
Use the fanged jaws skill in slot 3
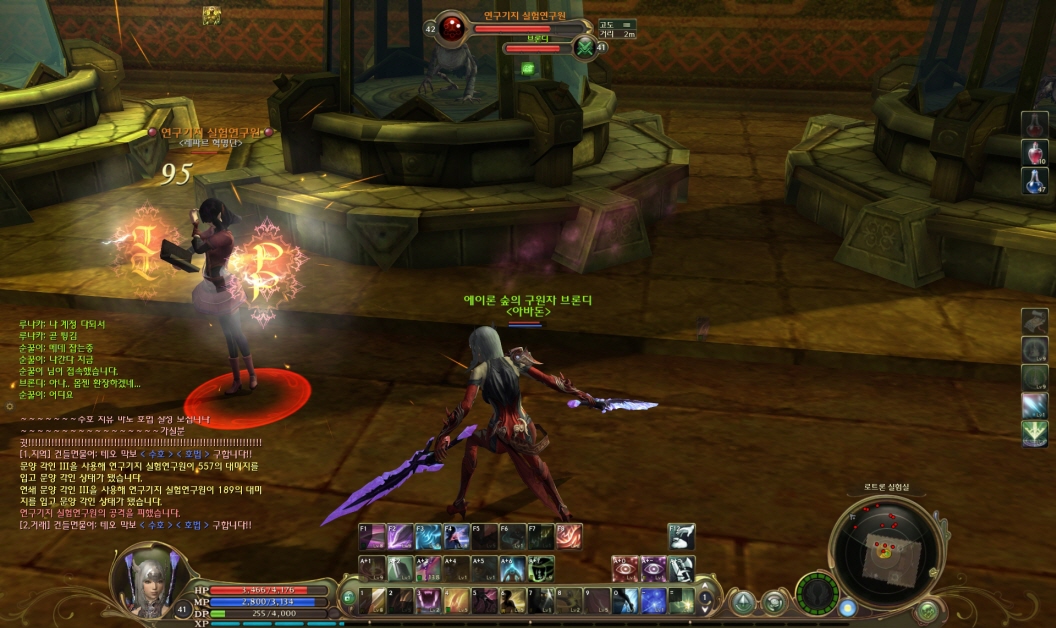(x=428, y=600)
